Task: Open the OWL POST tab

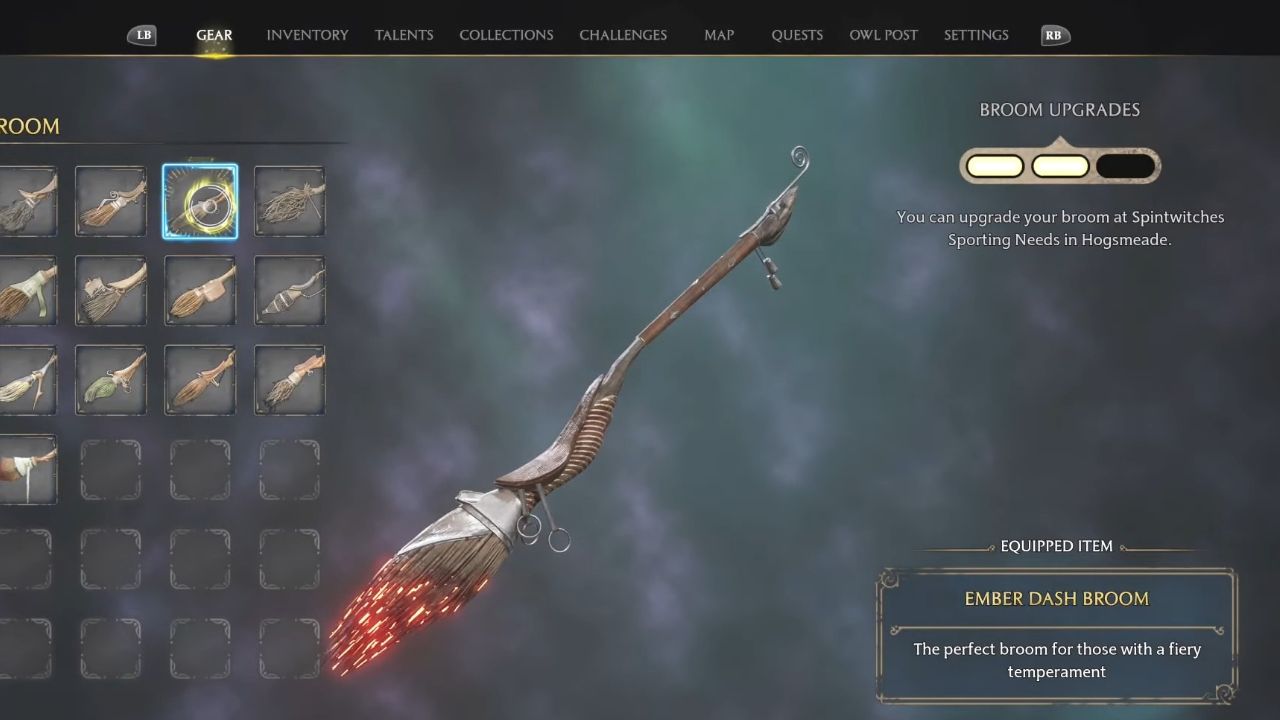Action: tap(884, 34)
